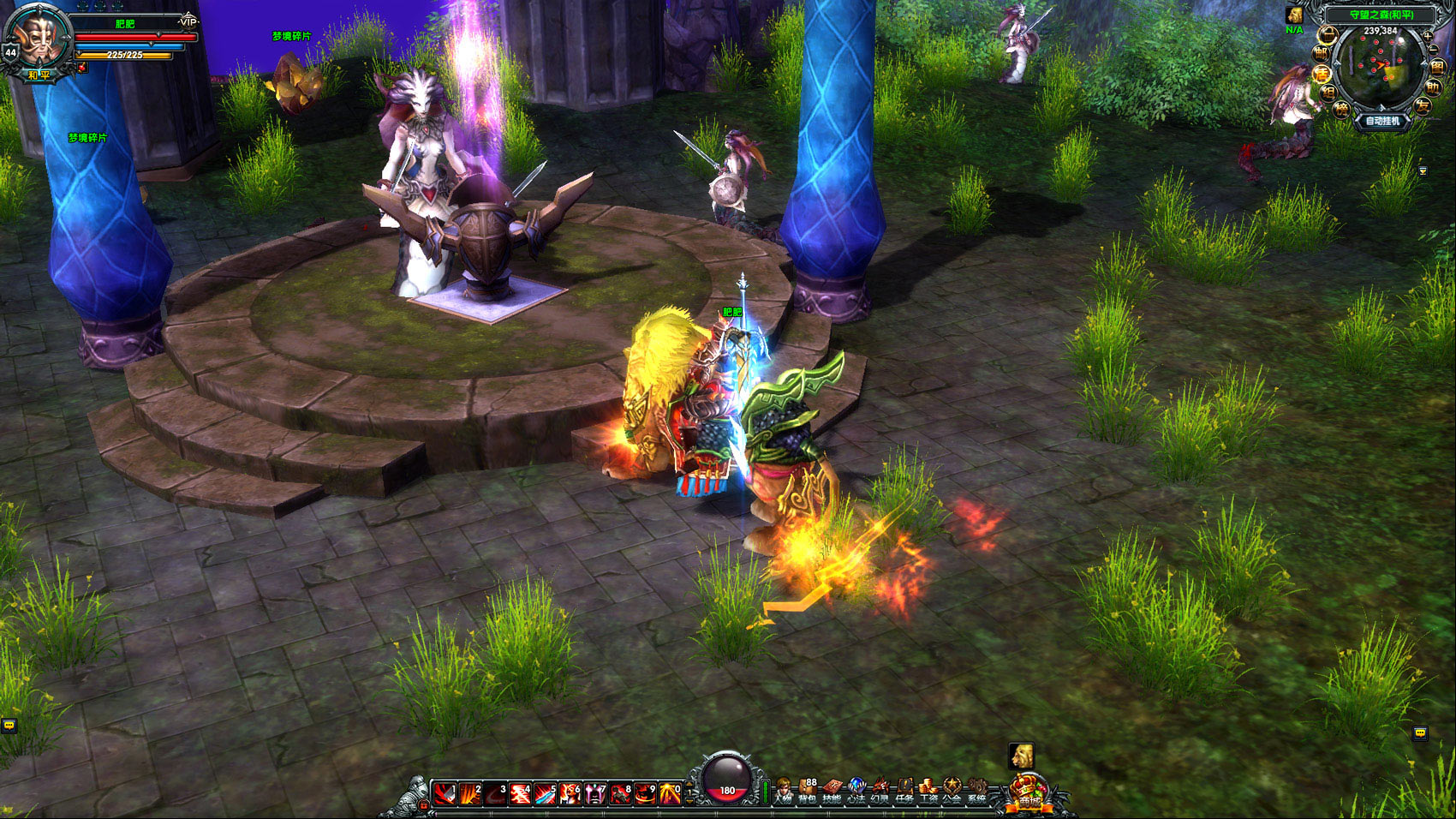
Task: Open the 榜 rankings button
Action: [x=1341, y=109]
